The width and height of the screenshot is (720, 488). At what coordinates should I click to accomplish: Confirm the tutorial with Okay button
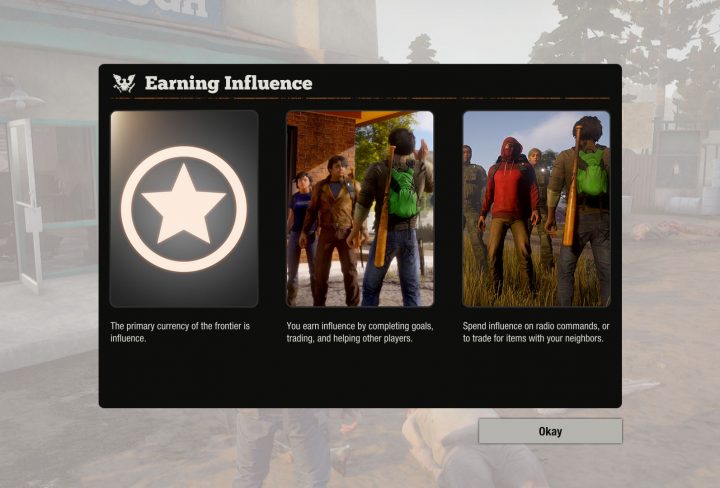(550, 431)
